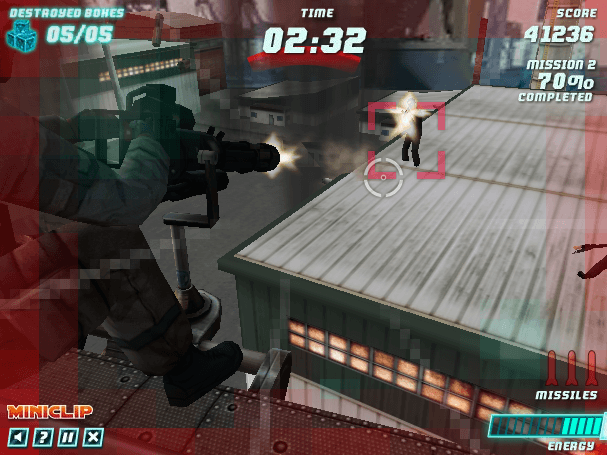
Task: Quit the mission with the X button
Action: pos(93,436)
